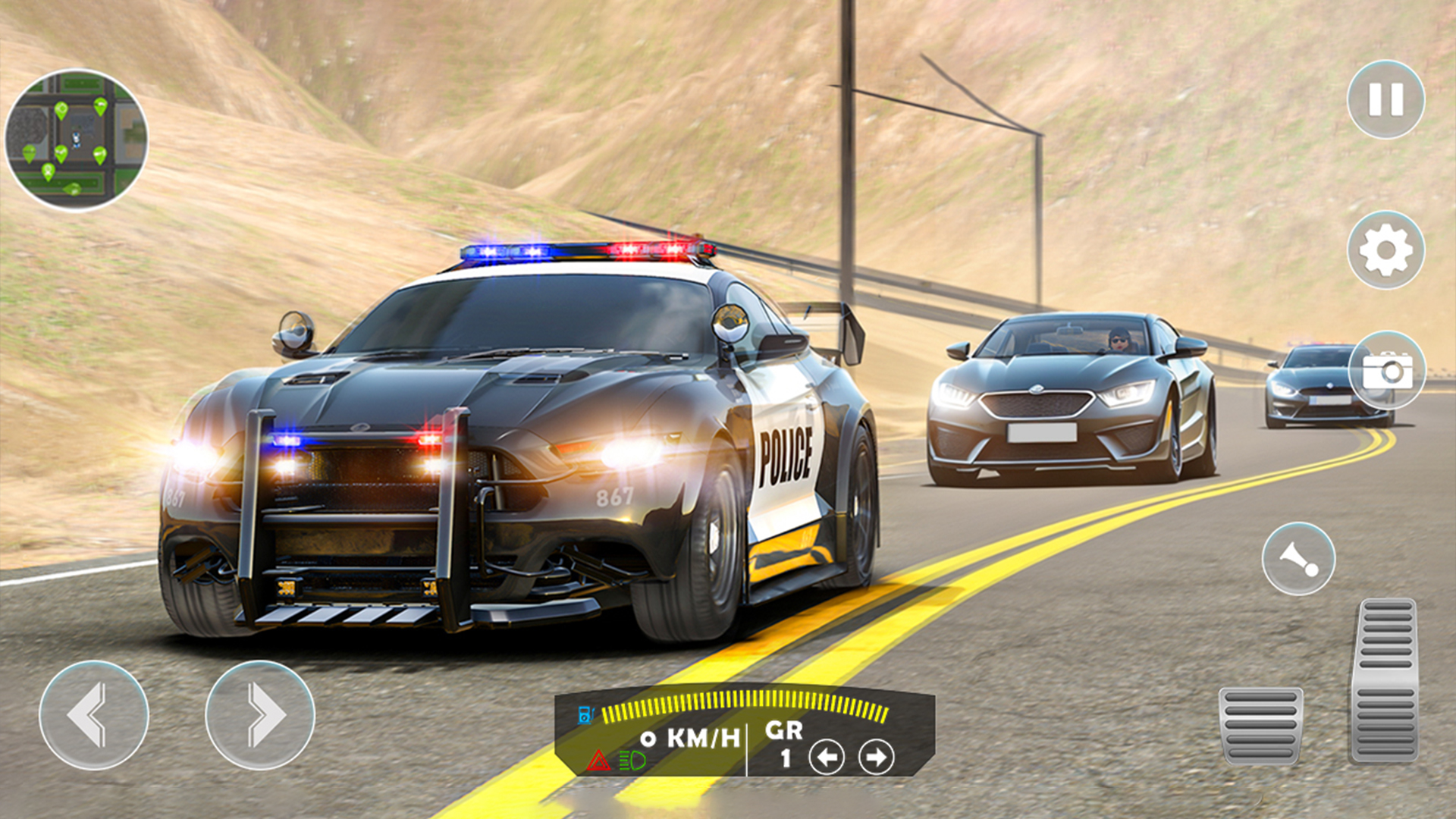This screenshot has height=819, width=1456.
Task: Tap the steer right arrow button
Action: coord(260,715)
